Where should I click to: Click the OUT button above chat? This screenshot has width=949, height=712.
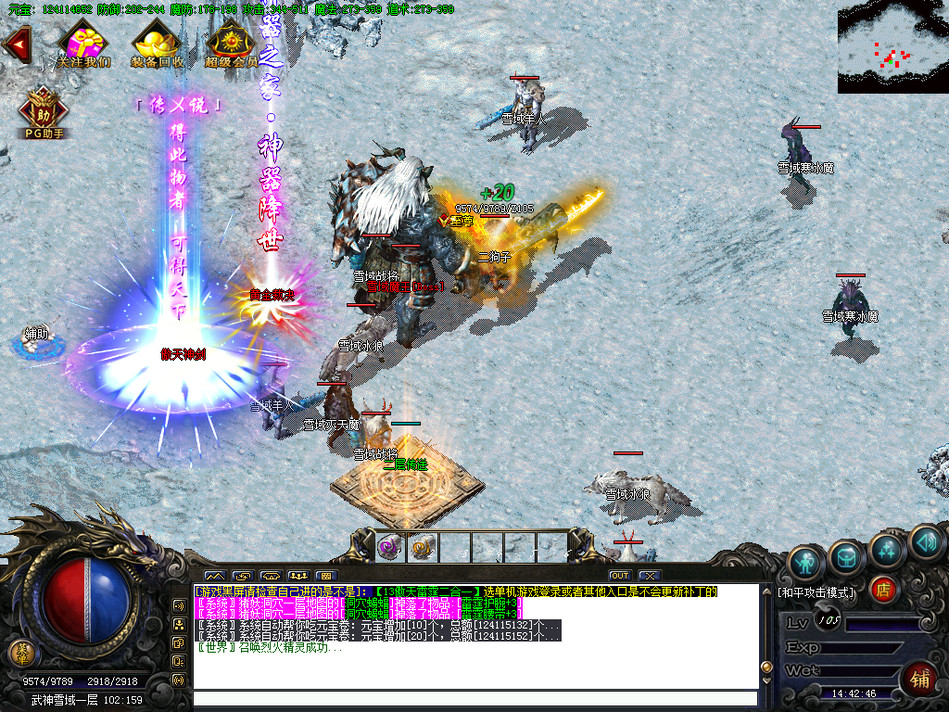pyautogui.click(x=620, y=575)
